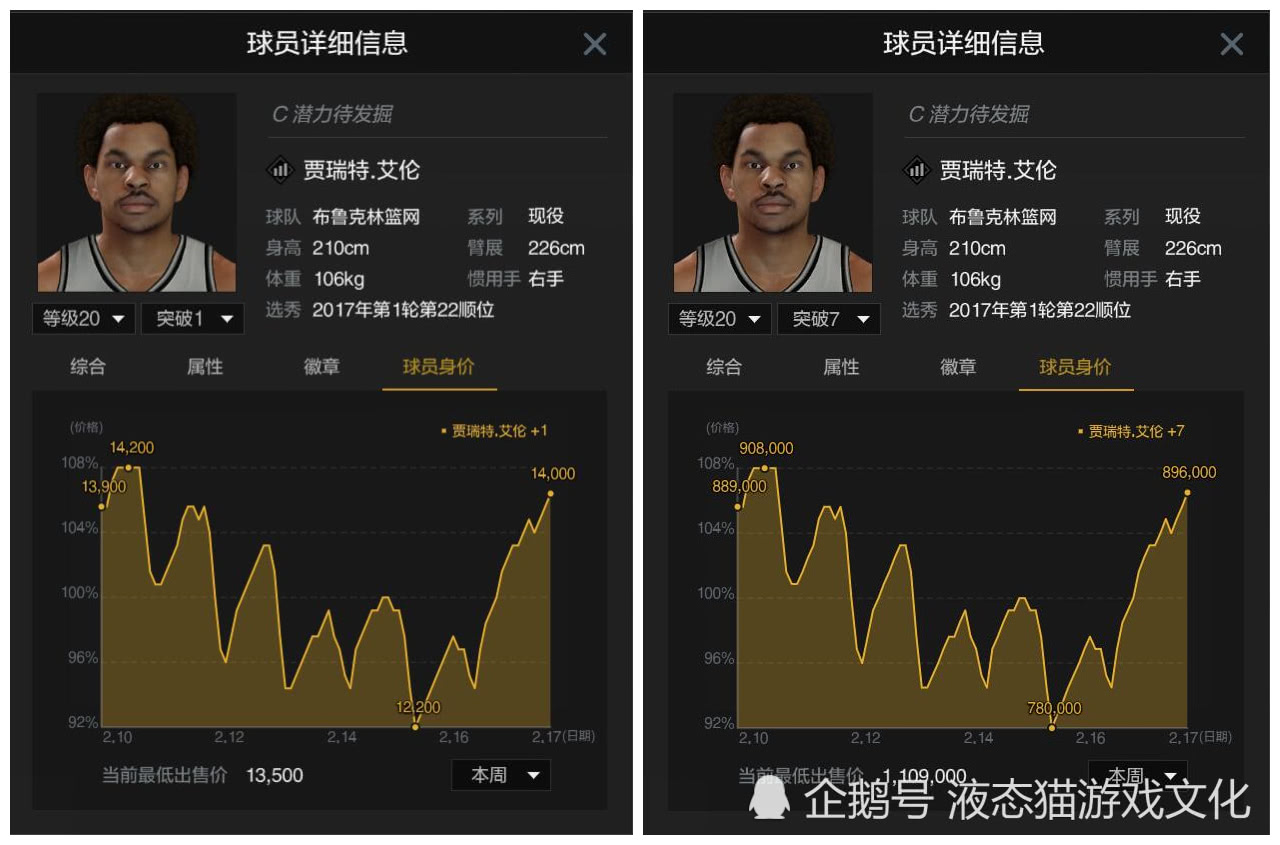The width and height of the screenshot is (1280, 845).
Task: Select the 球员身价 tab in right panel
Action: pos(1075,367)
